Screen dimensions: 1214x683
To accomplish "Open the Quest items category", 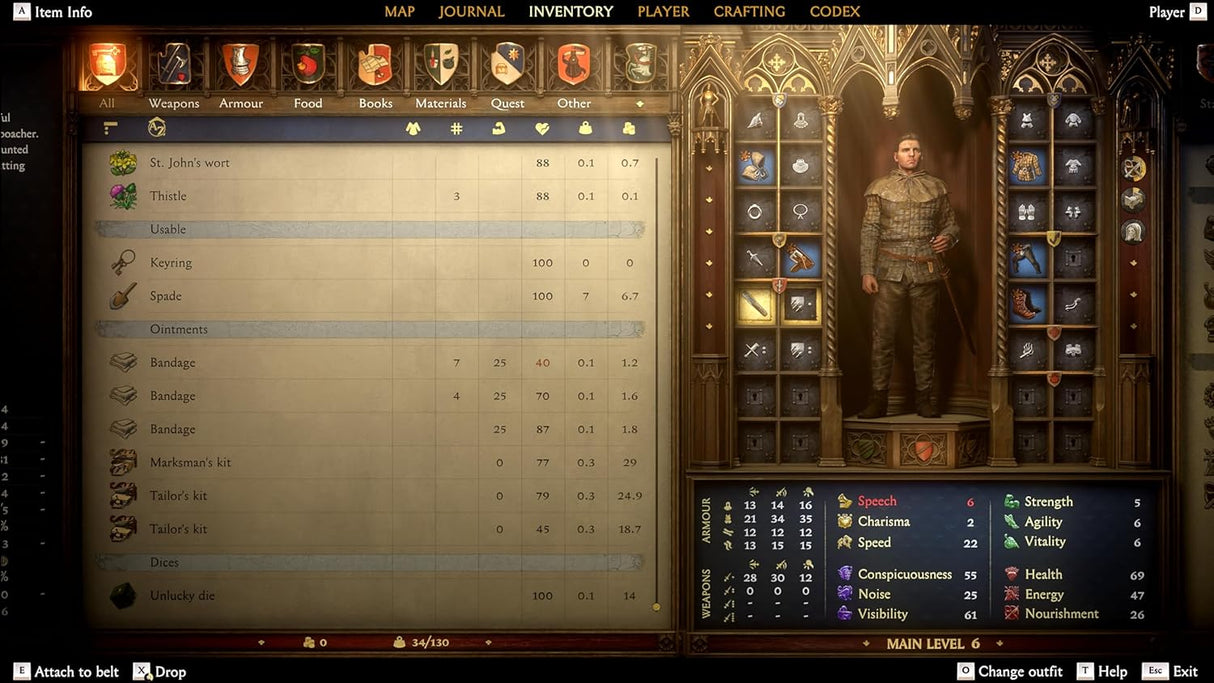I will [x=508, y=66].
